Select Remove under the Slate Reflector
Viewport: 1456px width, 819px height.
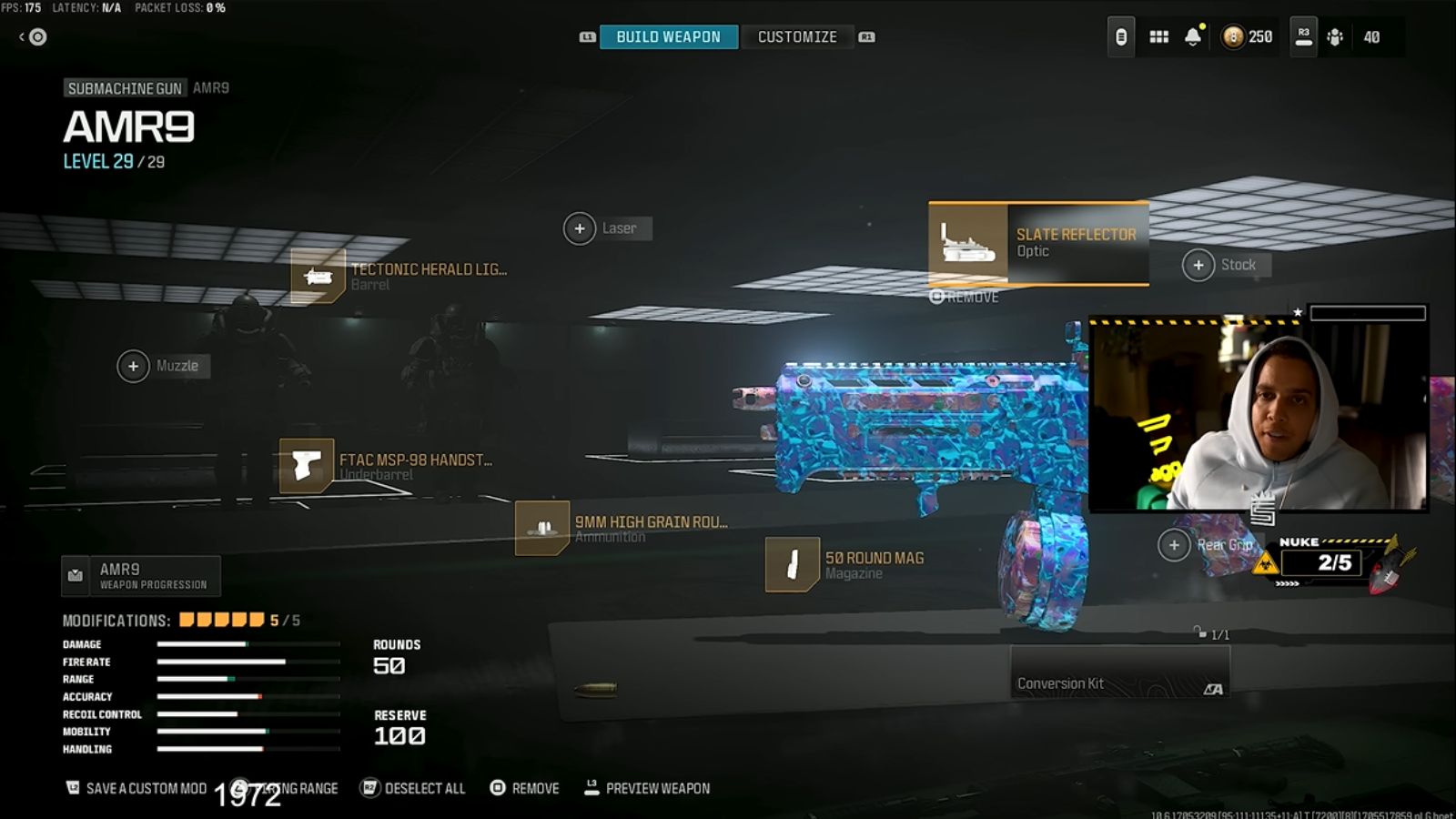(963, 297)
